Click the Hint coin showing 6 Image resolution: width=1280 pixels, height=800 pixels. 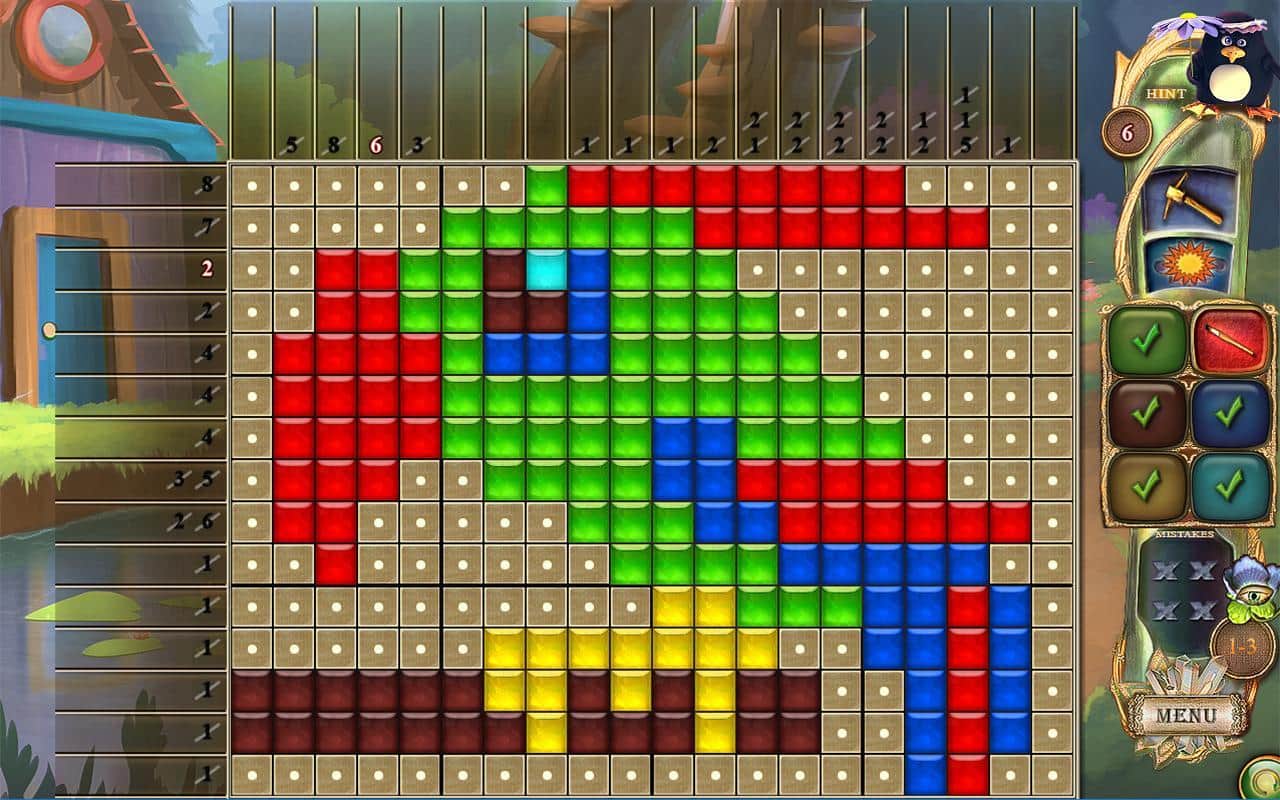[x=1127, y=130]
